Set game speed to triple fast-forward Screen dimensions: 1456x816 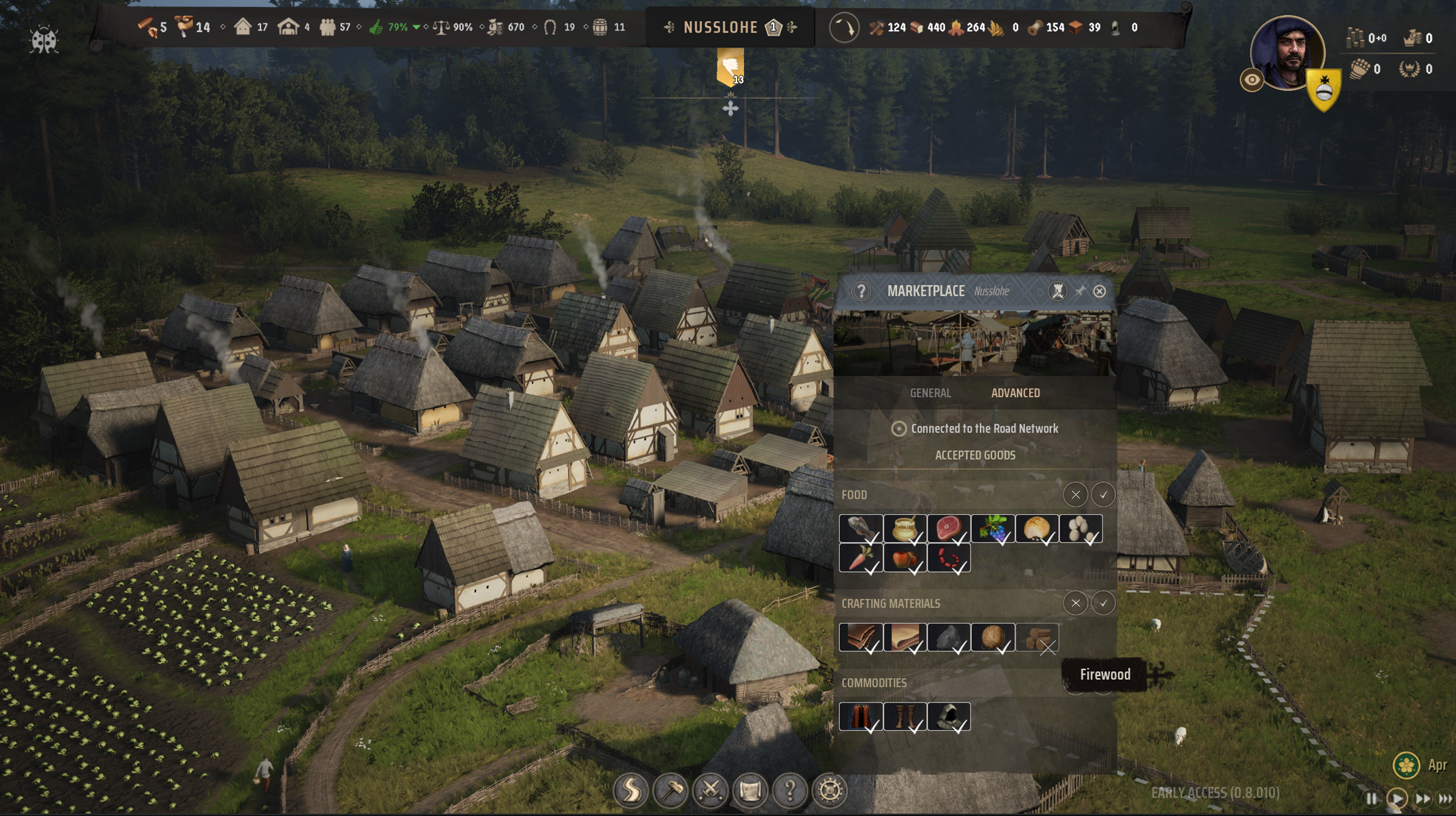click(1446, 798)
